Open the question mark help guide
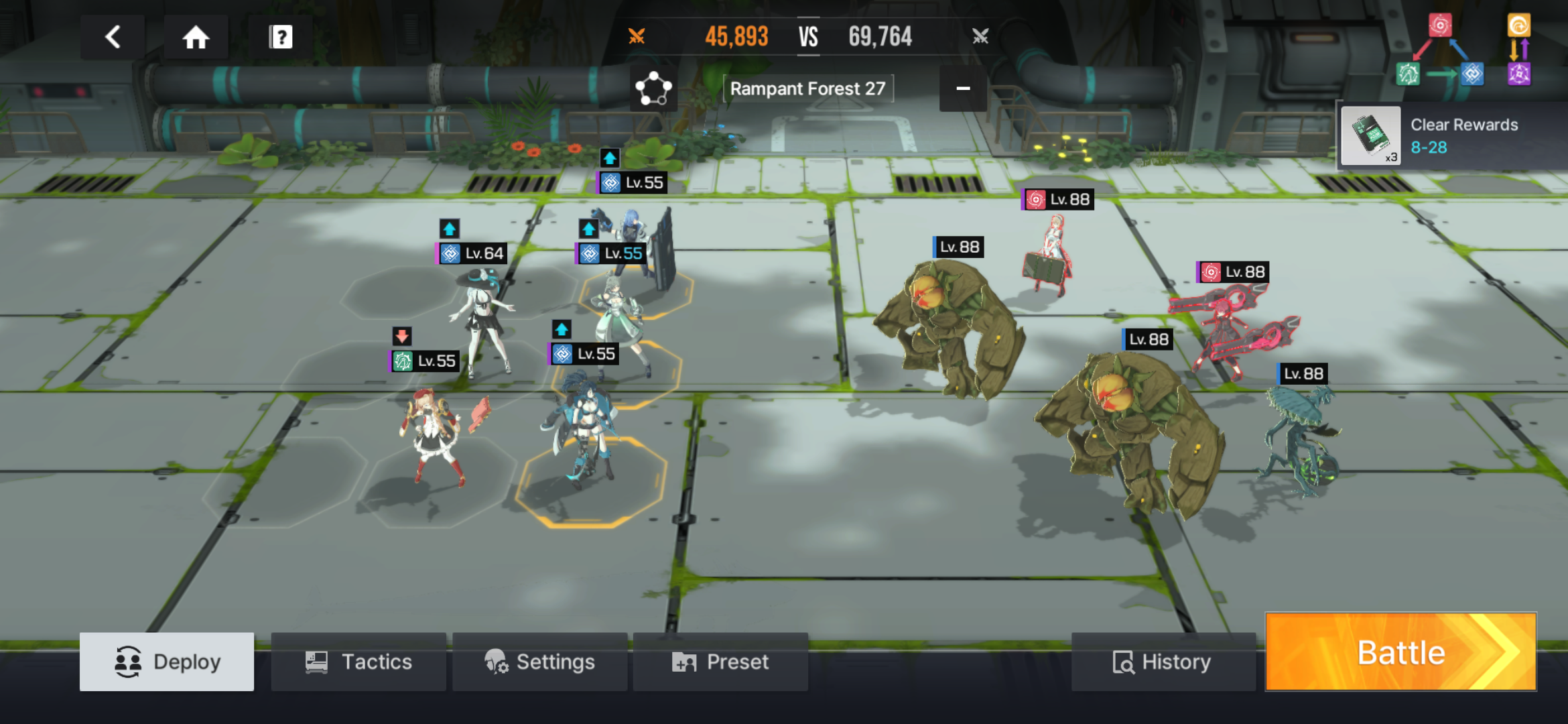 coord(281,37)
